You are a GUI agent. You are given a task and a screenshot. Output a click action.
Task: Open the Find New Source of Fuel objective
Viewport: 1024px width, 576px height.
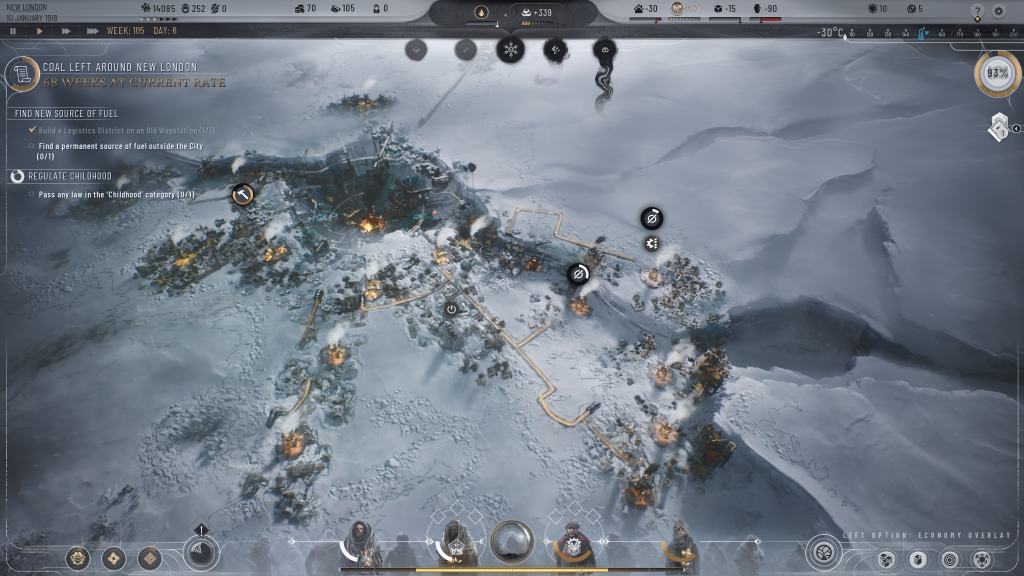[66, 113]
